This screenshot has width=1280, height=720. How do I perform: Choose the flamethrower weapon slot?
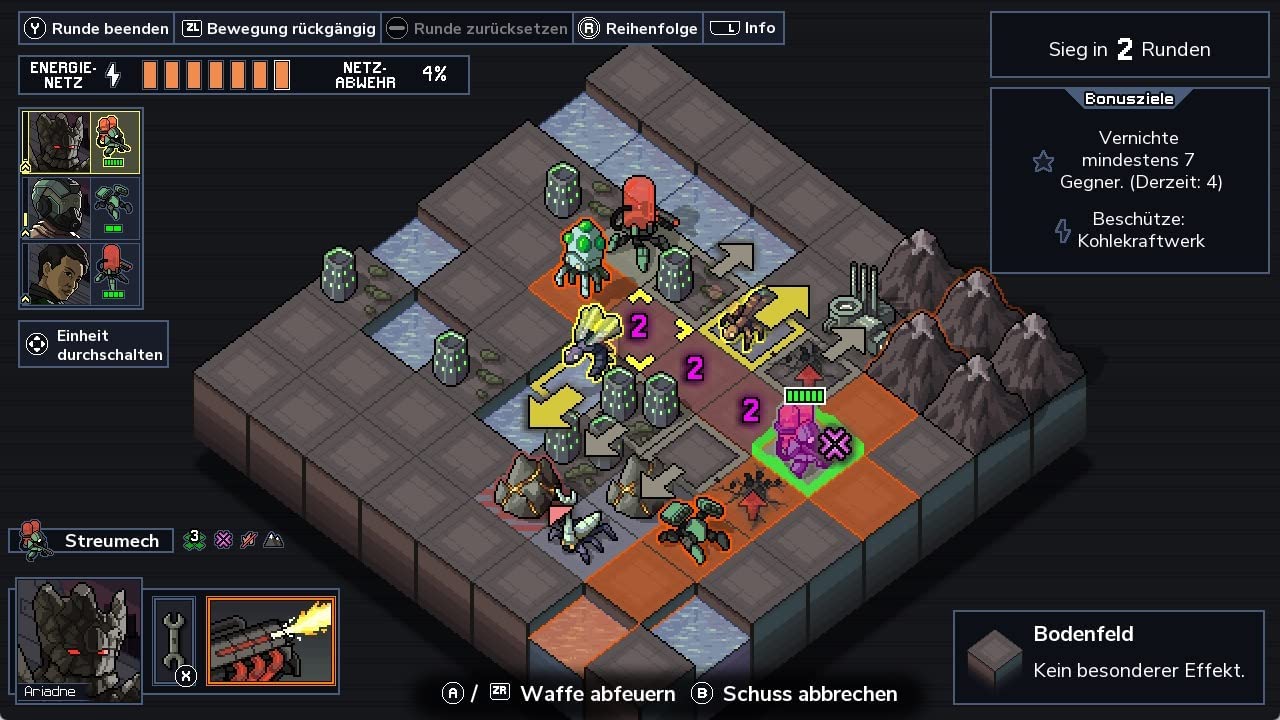click(271, 641)
